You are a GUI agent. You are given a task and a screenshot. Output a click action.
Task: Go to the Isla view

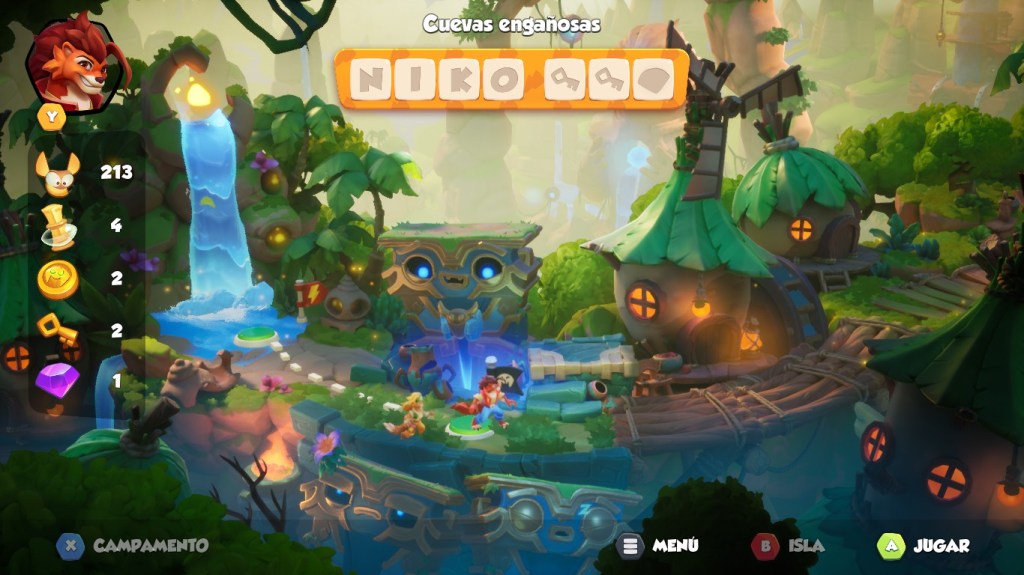789,545
